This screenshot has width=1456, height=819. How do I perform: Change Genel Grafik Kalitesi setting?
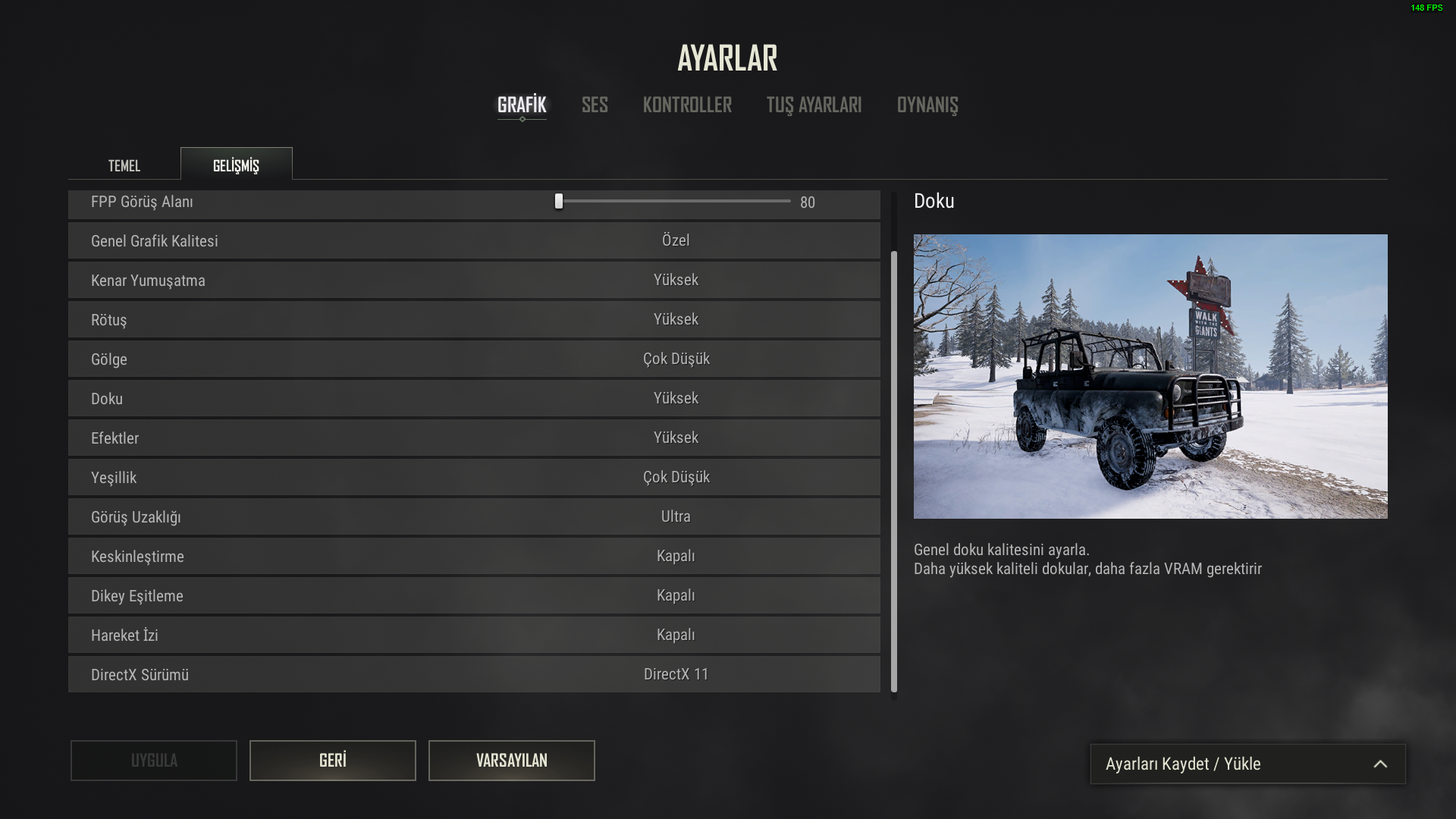pyautogui.click(x=676, y=241)
